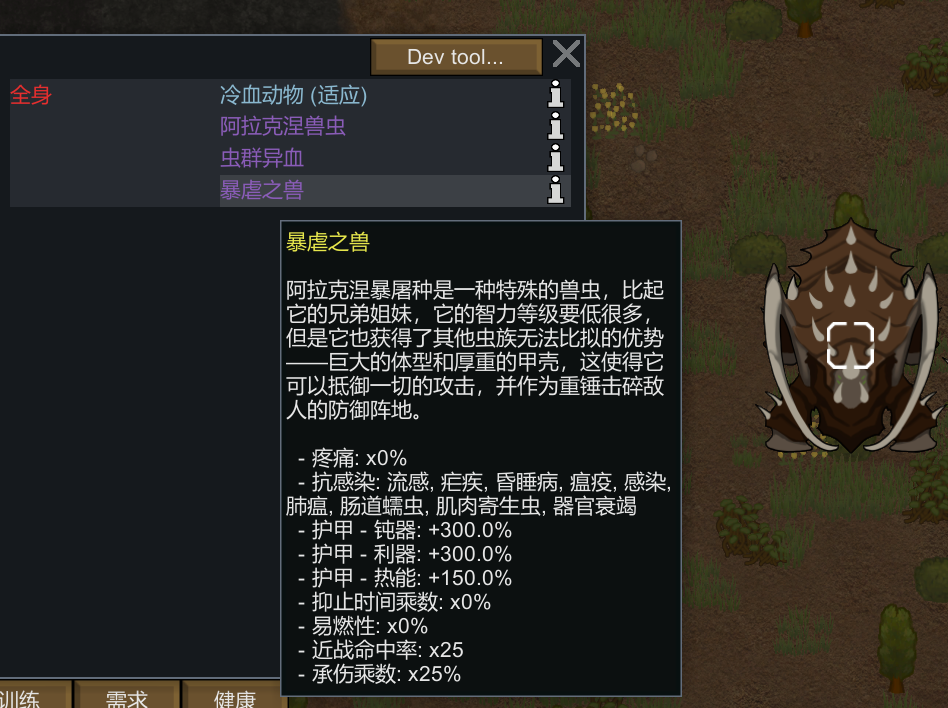The height and width of the screenshot is (708, 948).
Task: Switch to the 需求 tab
Action: [x=128, y=697]
